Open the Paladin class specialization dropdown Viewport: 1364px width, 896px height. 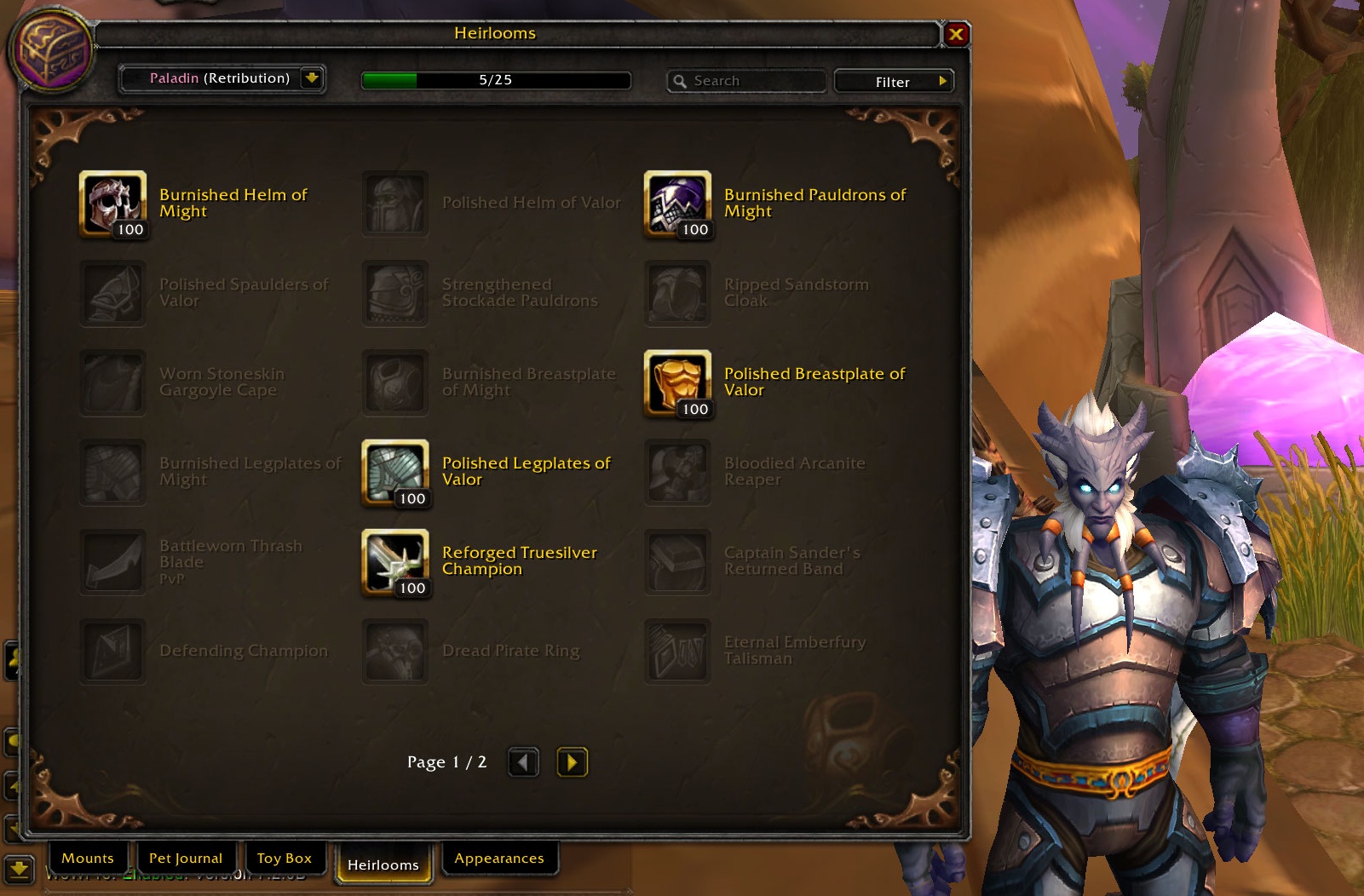pyautogui.click(x=312, y=78)
